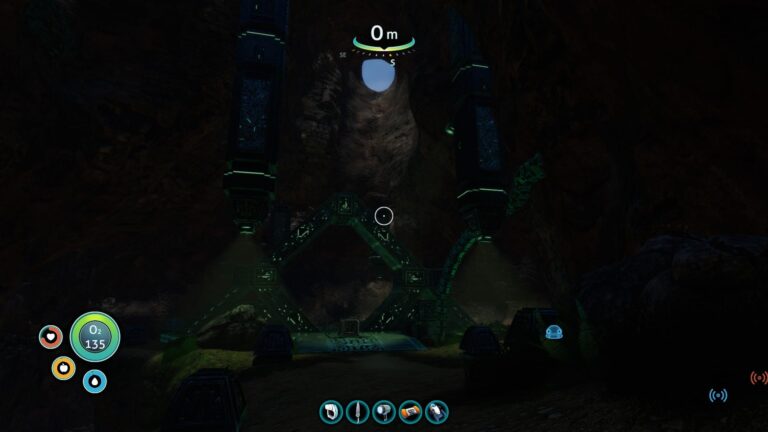The height and width of the screenshot is (432, 768).
Task: Click the blue vehicle beacon marker
Action: [x=552, y=332]
